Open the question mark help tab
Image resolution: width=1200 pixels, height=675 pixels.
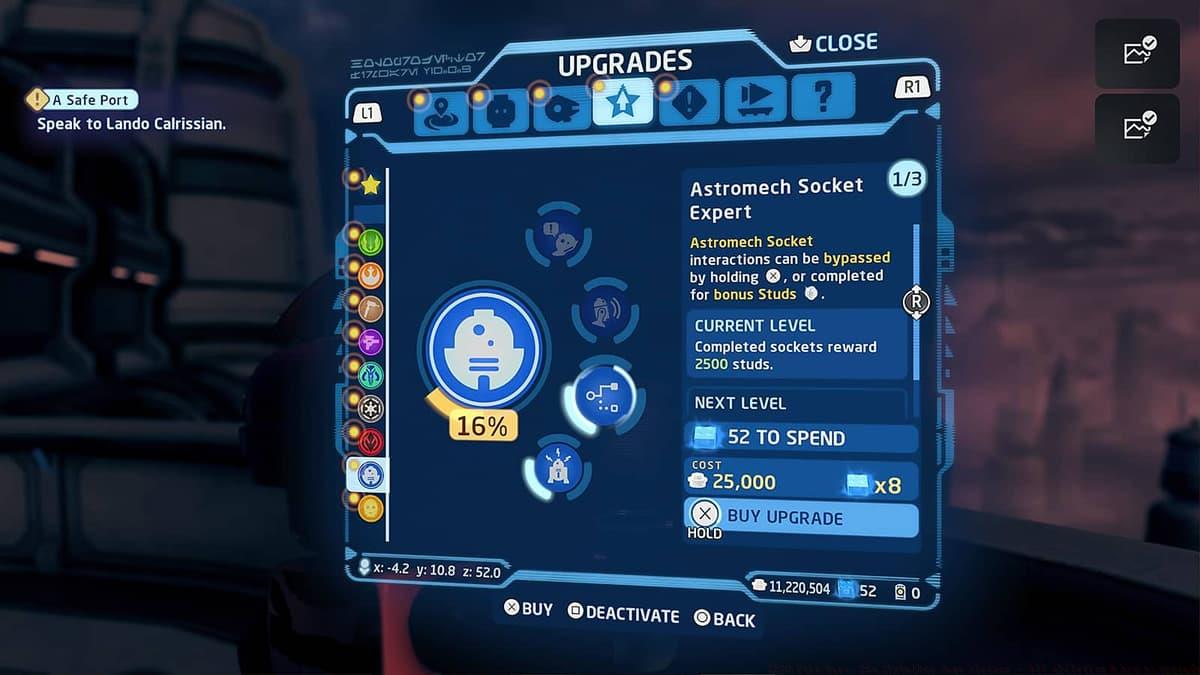tap(822, 98)
